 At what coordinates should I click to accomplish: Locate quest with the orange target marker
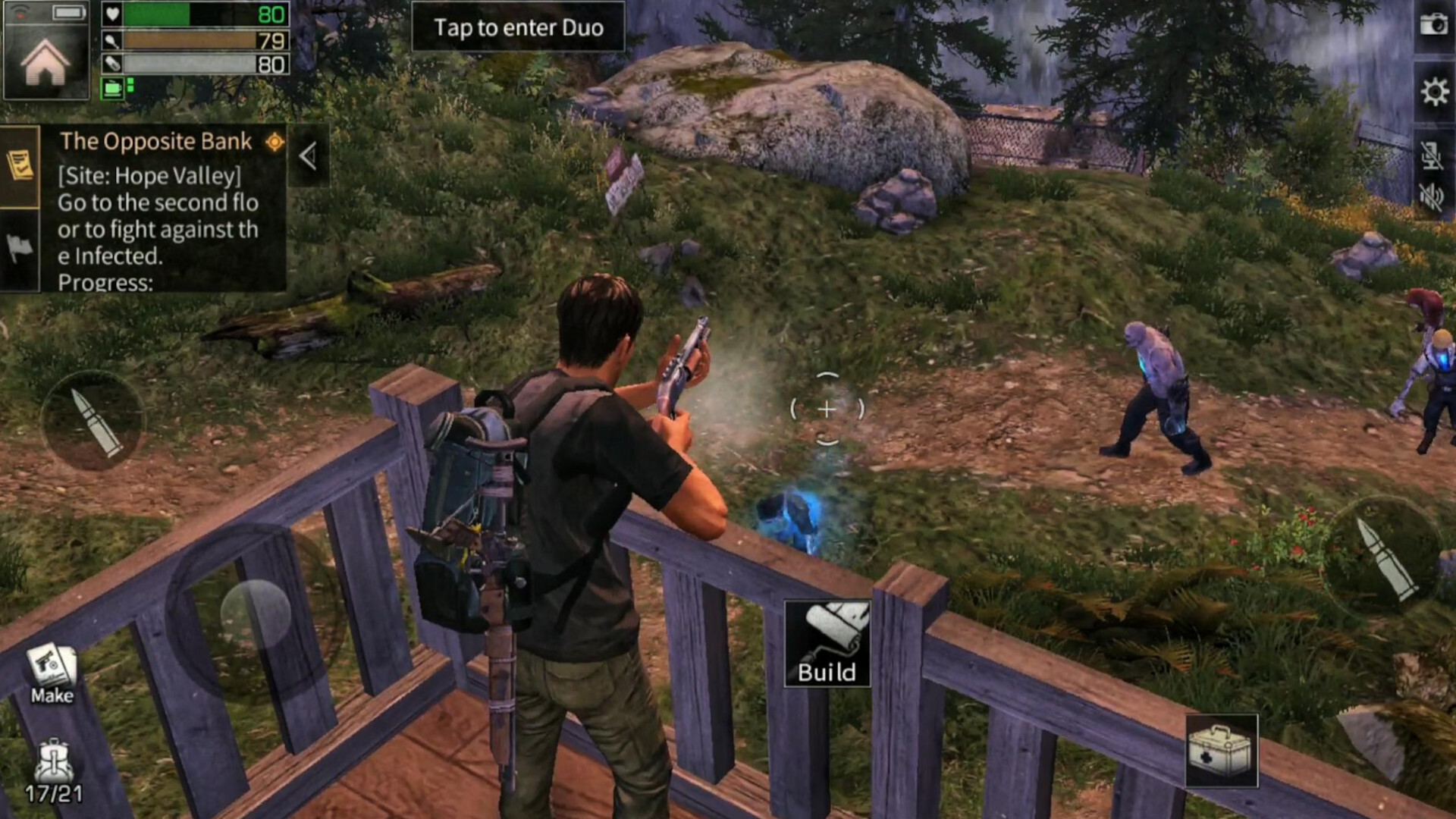coord(275,142)
